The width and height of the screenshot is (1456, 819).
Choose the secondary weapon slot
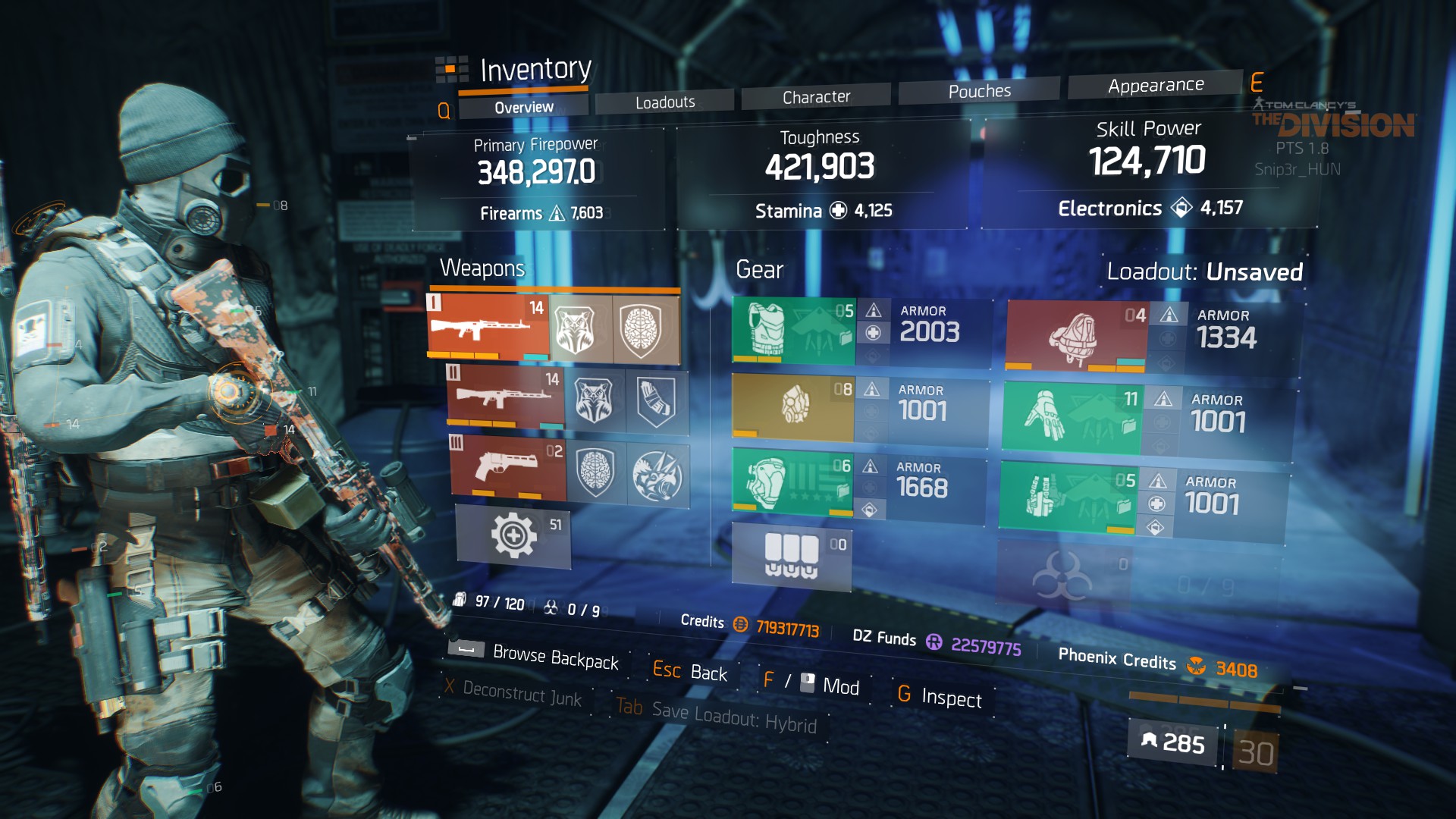tap(505, 397)
